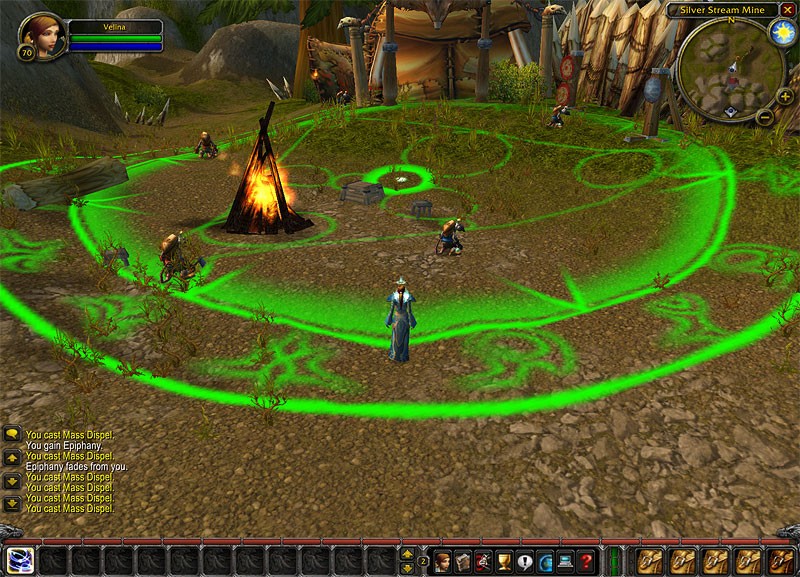
Task: Open the character info micro button
Action: tap(442, 561)
